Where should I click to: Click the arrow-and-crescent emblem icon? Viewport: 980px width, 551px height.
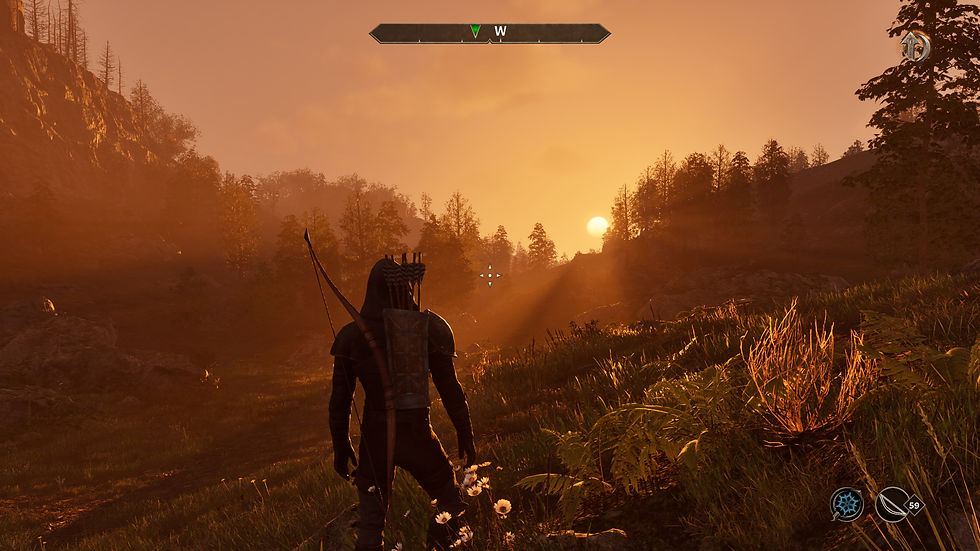click(x=914, y=46)
